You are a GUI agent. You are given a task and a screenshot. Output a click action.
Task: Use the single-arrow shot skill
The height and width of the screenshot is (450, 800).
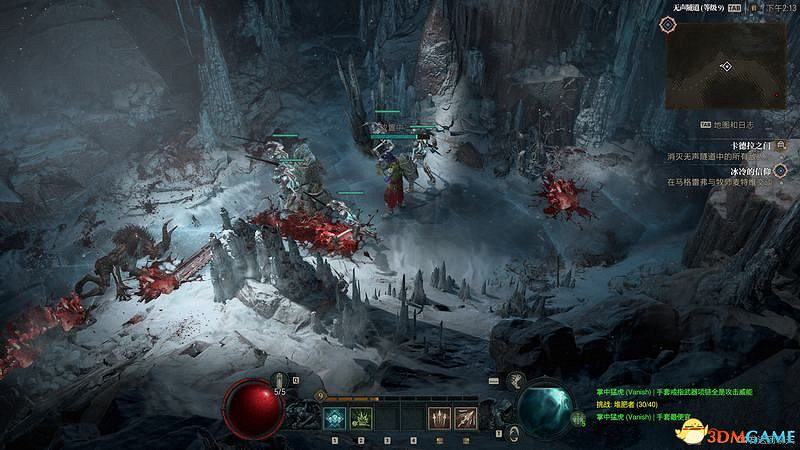click(465, 419)
